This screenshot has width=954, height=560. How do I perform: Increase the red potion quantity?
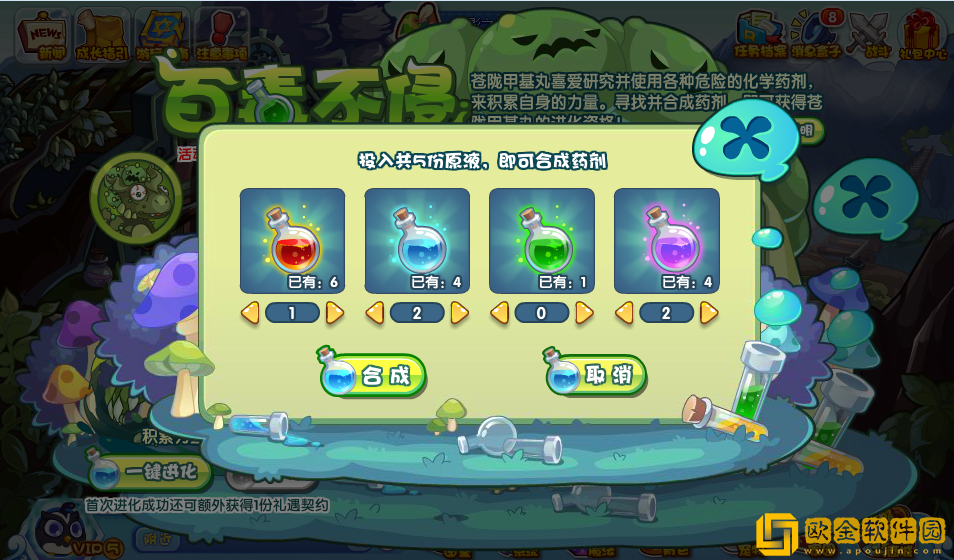(x=335, y=314)
